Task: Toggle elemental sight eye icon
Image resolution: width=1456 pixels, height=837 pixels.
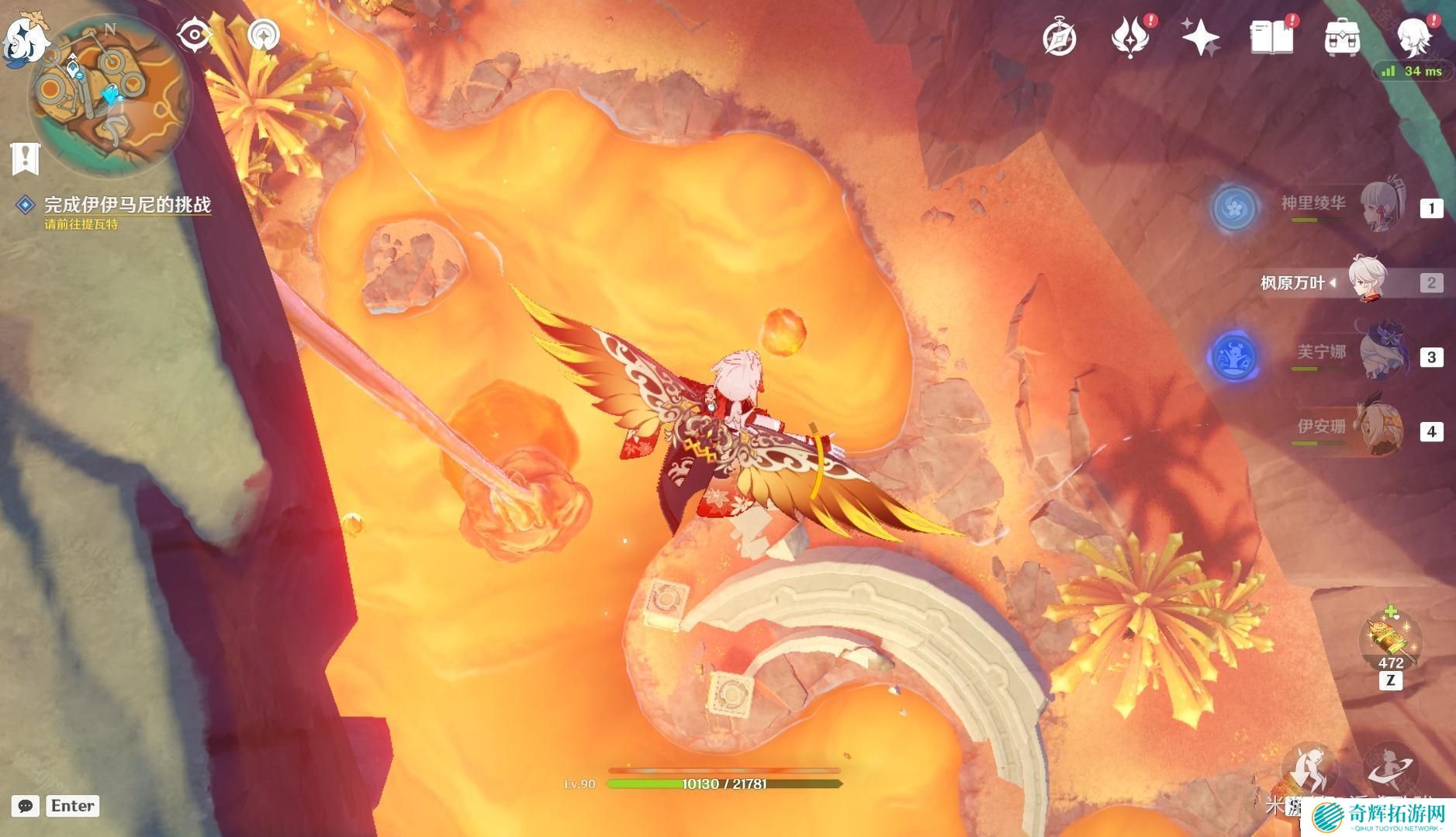Action: (194, 35)
